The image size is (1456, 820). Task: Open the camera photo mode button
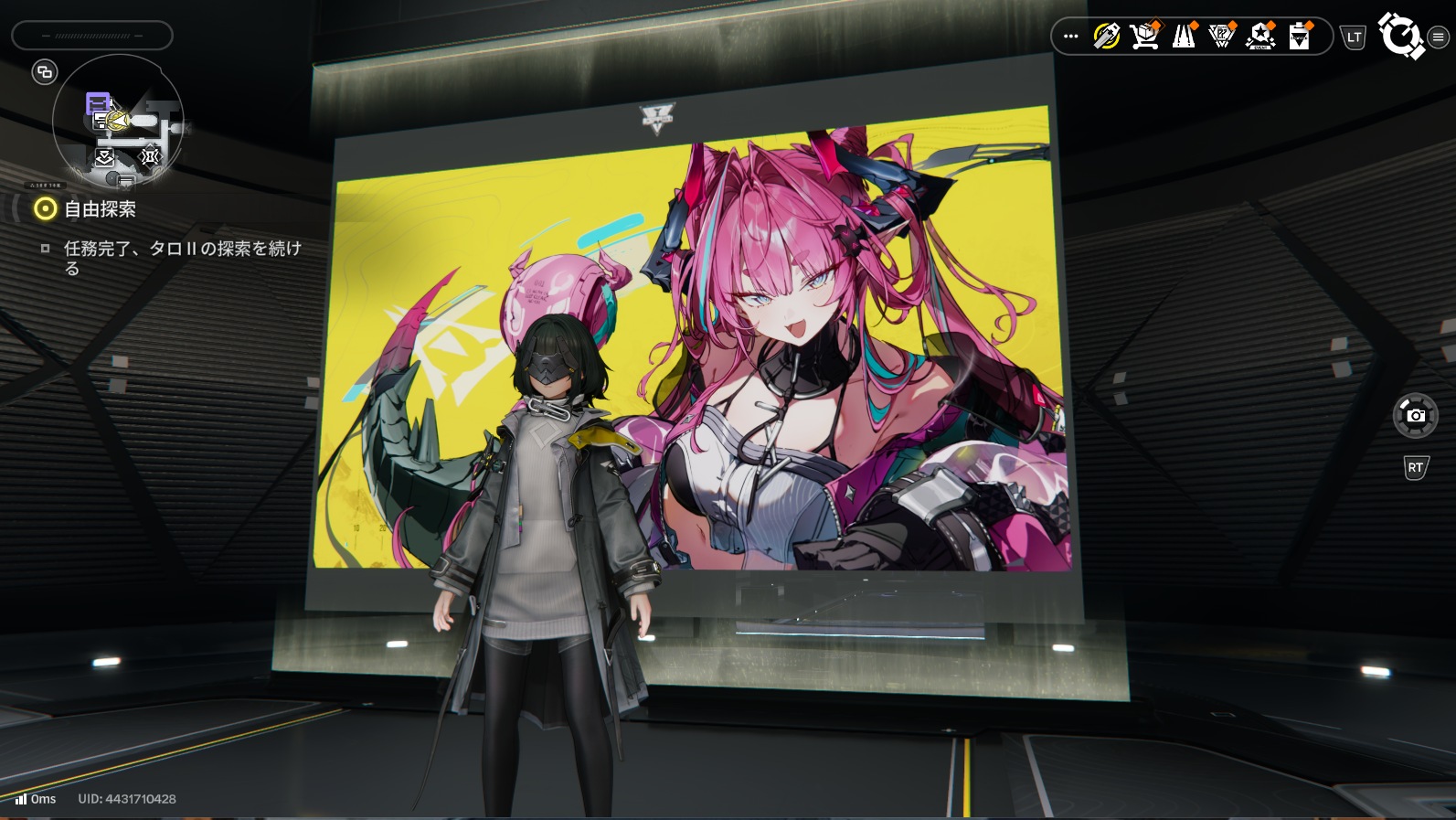click(1415, 416)
